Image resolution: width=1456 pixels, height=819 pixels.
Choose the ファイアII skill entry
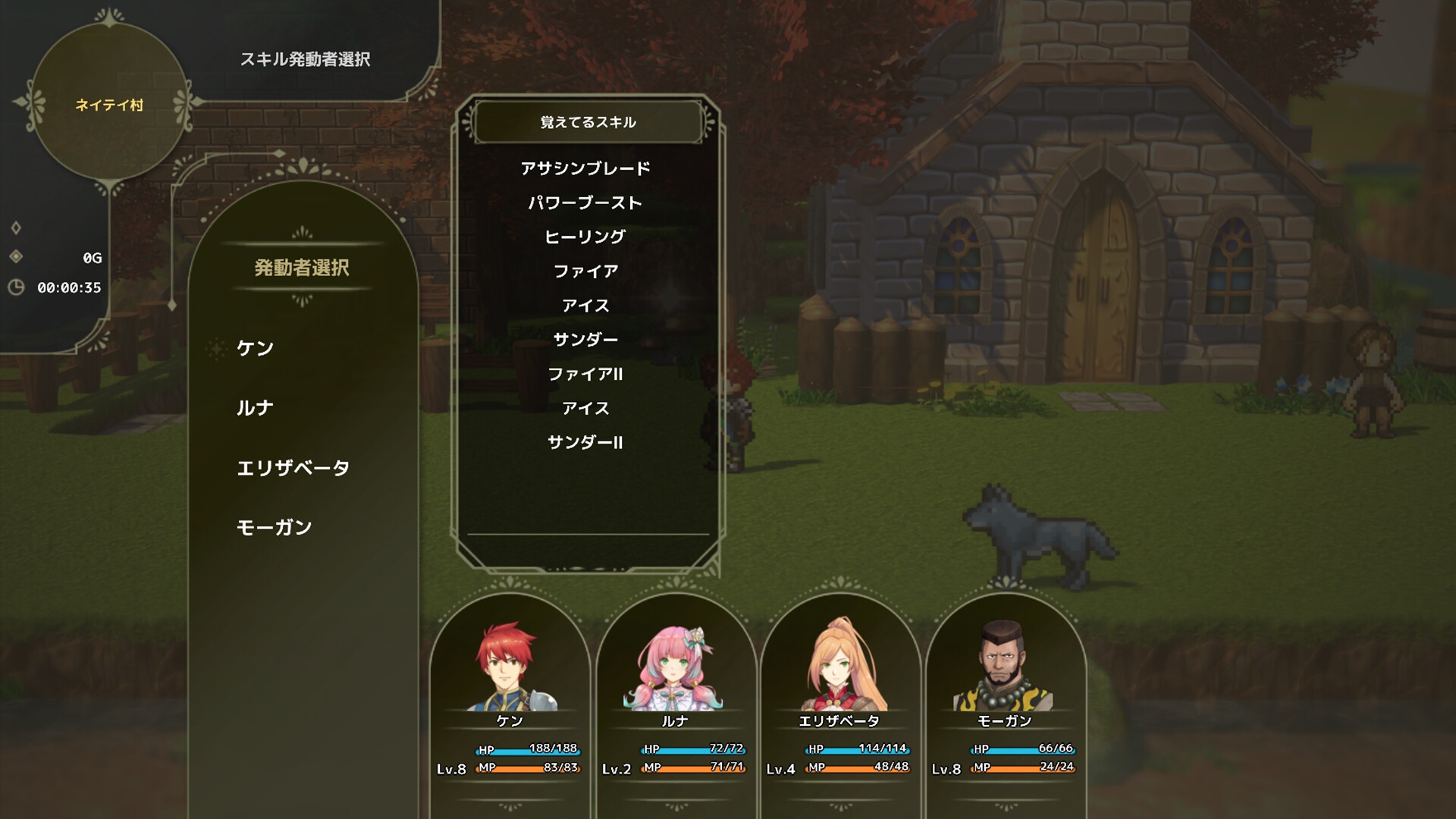586,373
